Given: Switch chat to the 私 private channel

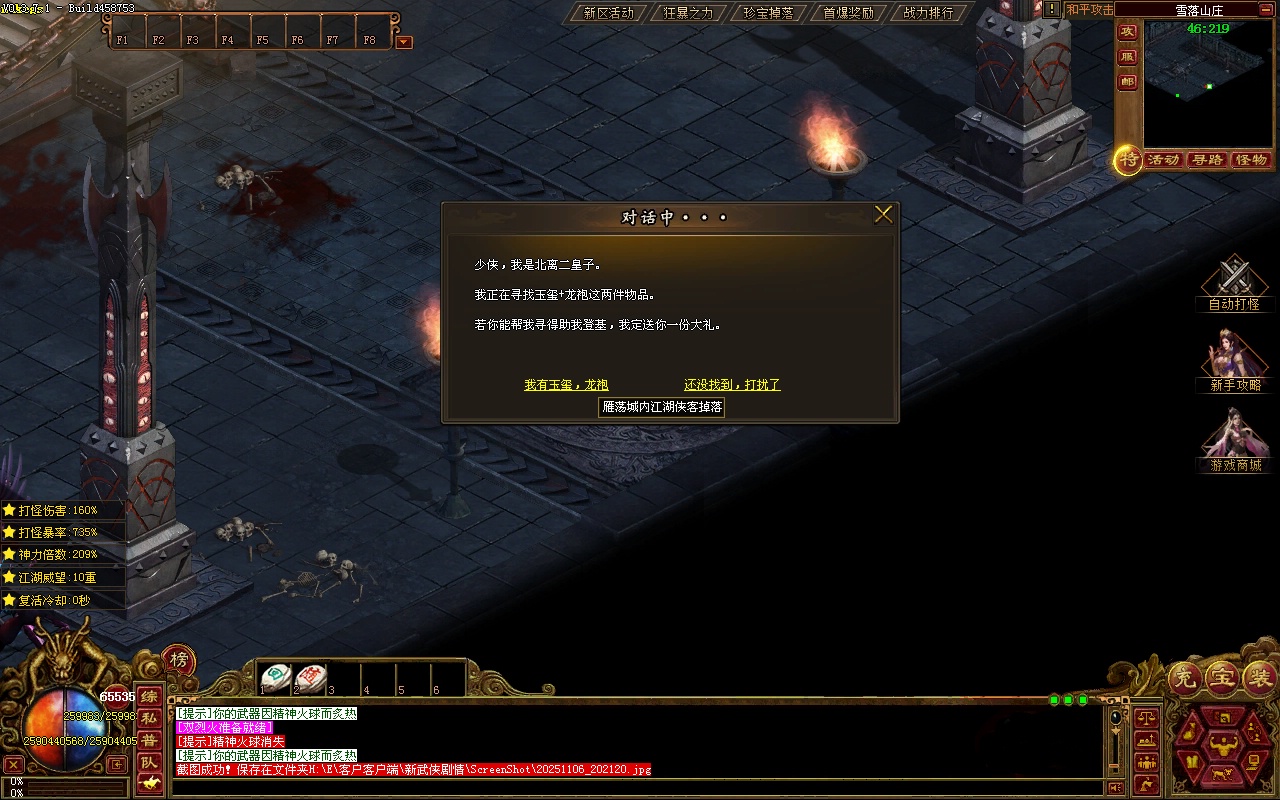Looking at the screenshot, I should click(x=149, y=718).
